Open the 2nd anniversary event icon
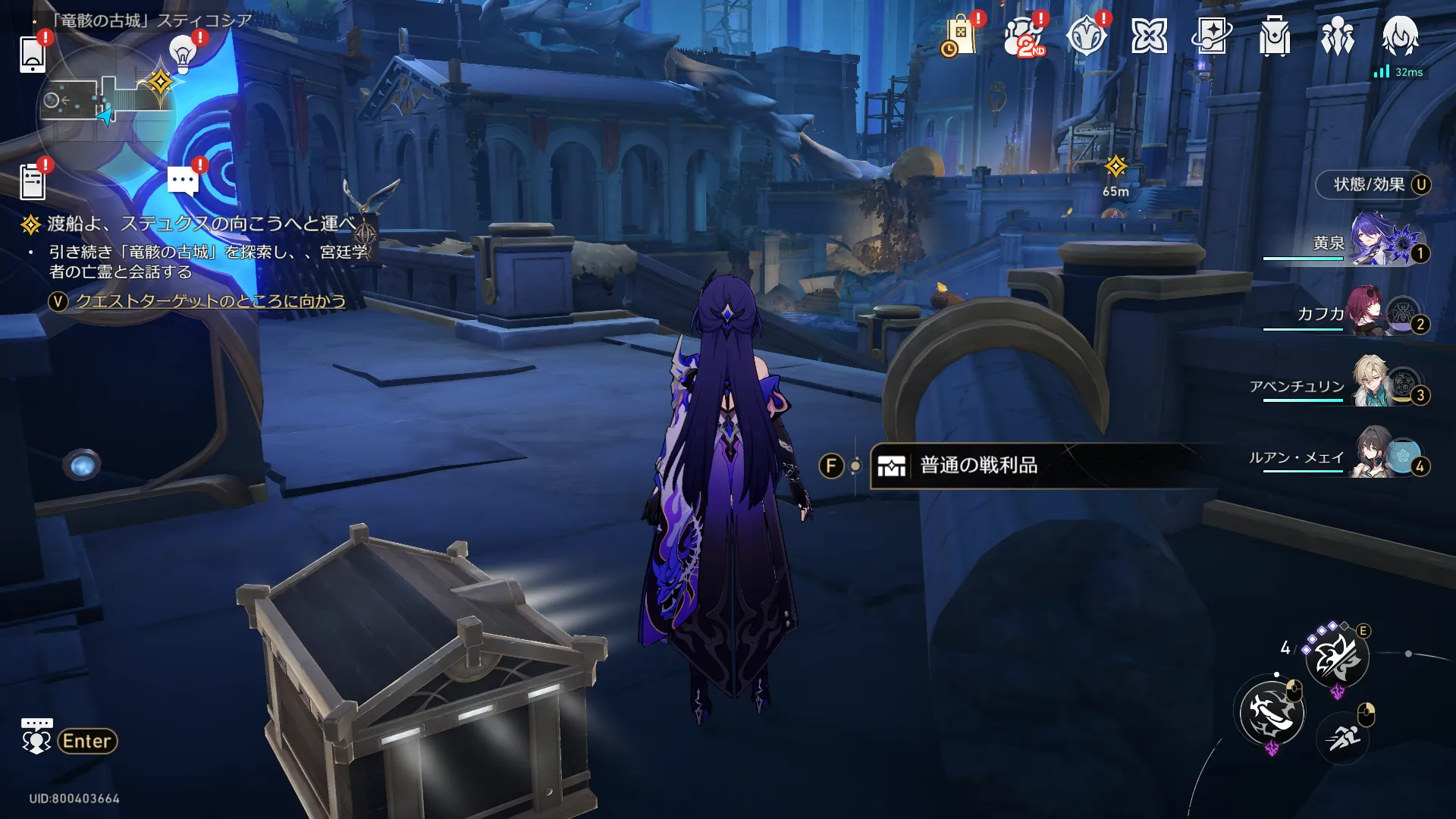This screenshot has height=819, width=1456. [x=1023, y=36]
